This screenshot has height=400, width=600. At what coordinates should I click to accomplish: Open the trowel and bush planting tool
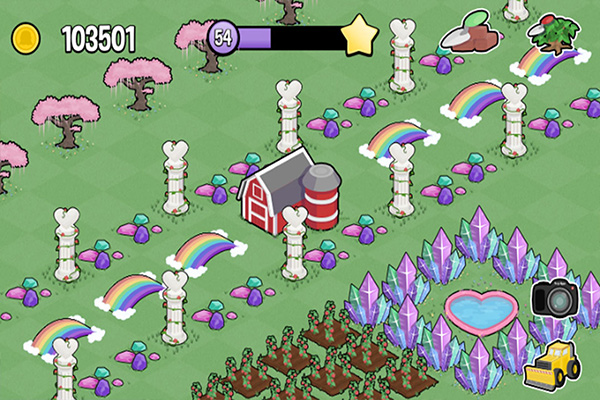[x=555, y=35]
